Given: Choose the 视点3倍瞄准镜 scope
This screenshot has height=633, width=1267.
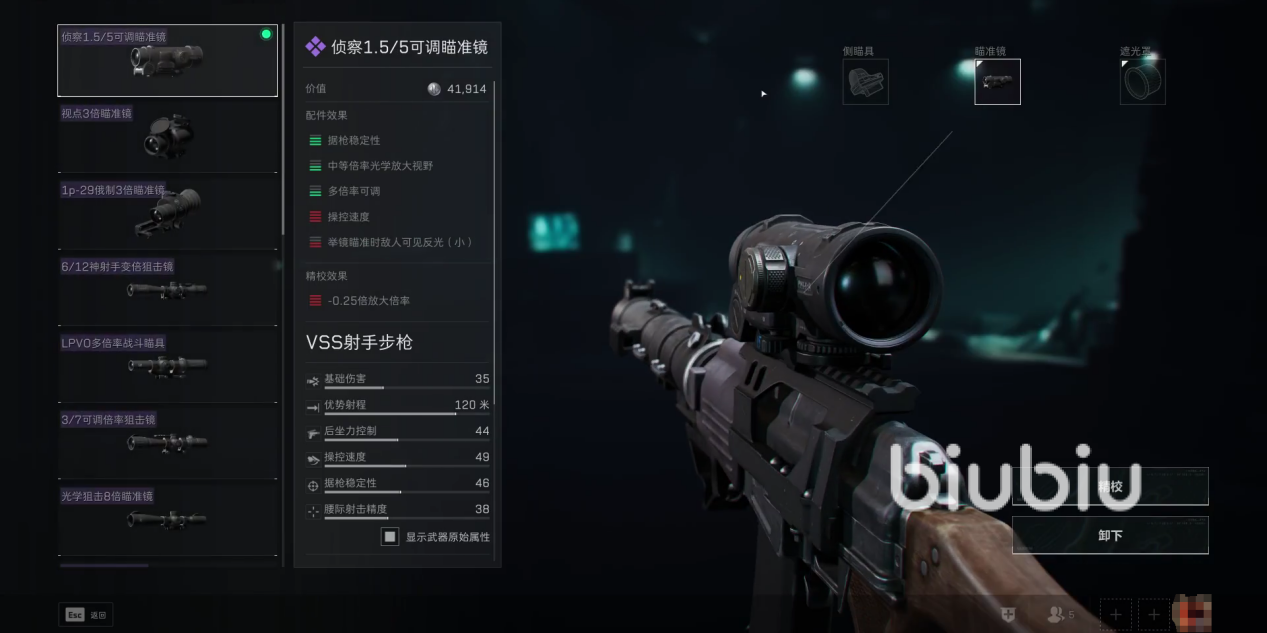Looking at the screenshot, I should [x=167, y=137].
